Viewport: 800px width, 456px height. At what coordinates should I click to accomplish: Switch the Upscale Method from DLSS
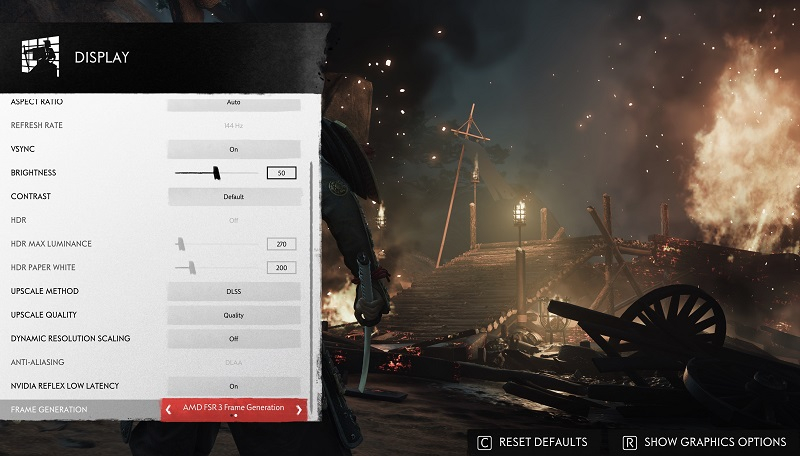click(233, 291)
